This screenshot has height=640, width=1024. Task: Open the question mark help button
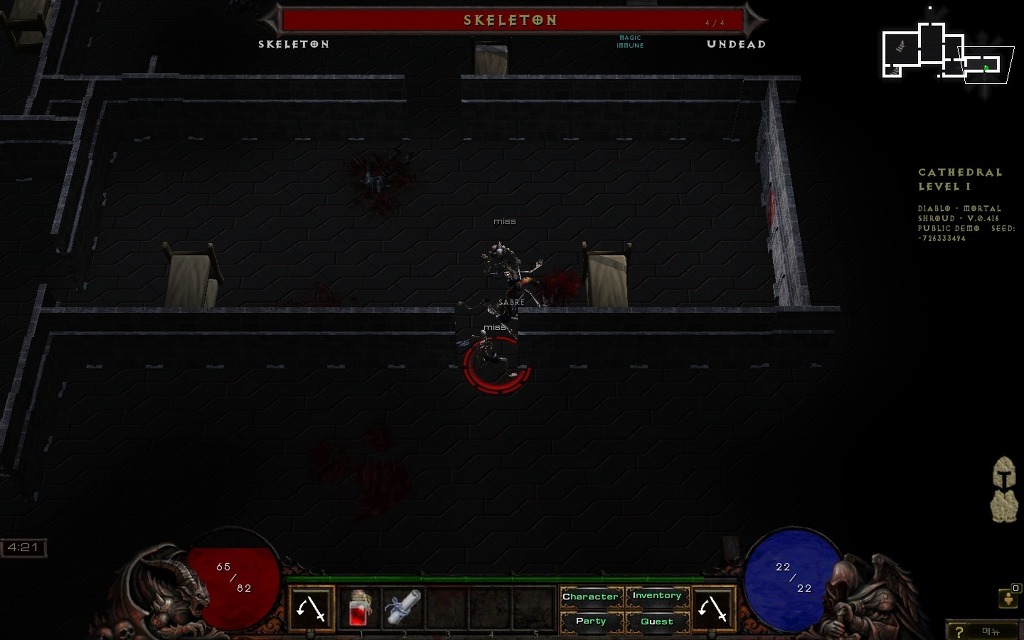[961, 631]
